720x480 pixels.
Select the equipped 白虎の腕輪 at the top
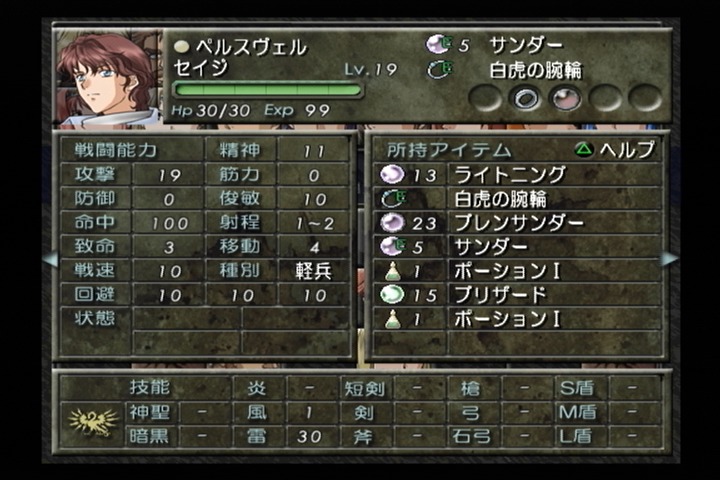[x=535, y=70]
